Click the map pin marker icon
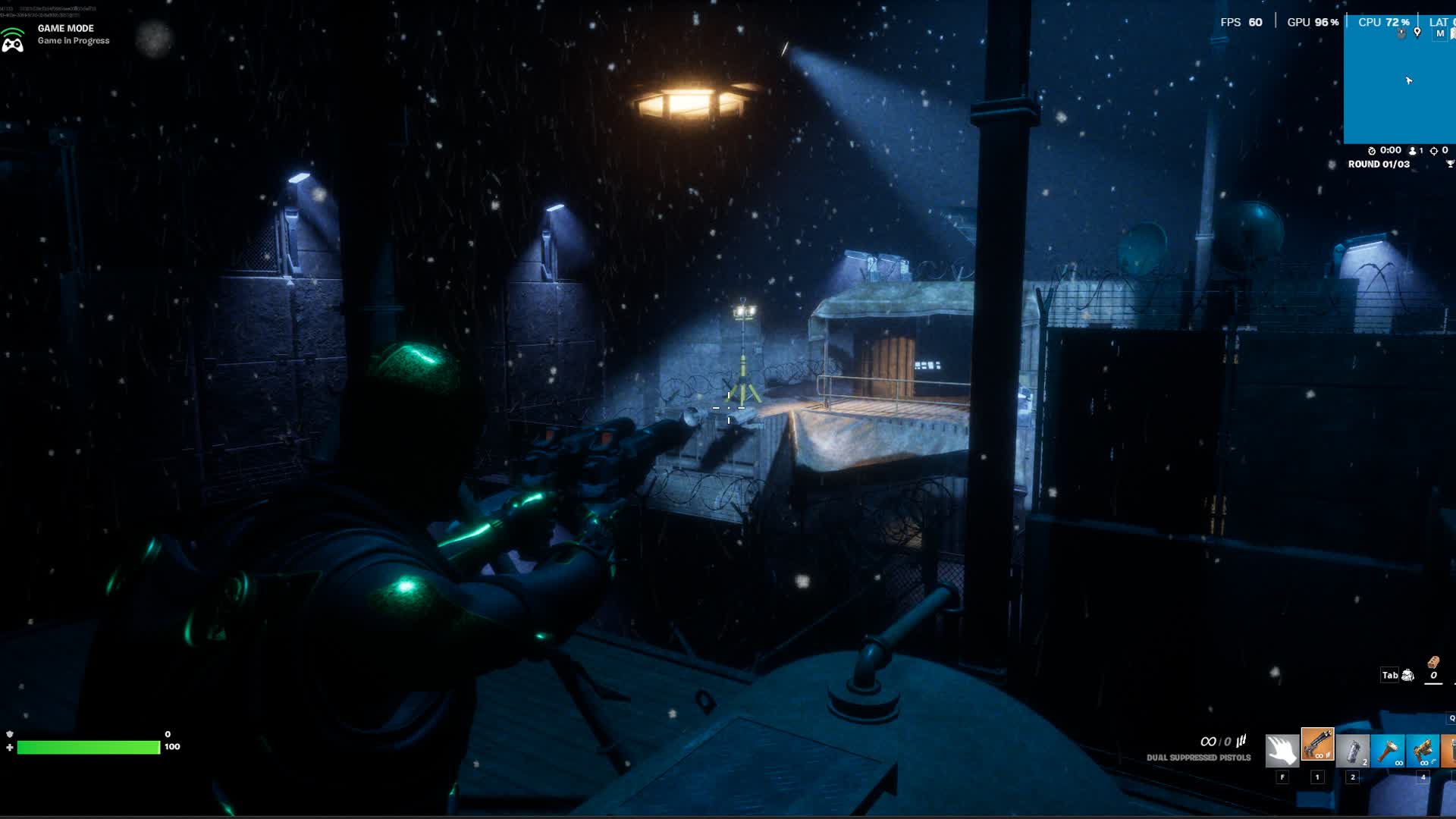Viewport: 1456px width, 819px height. (1417, 32)
